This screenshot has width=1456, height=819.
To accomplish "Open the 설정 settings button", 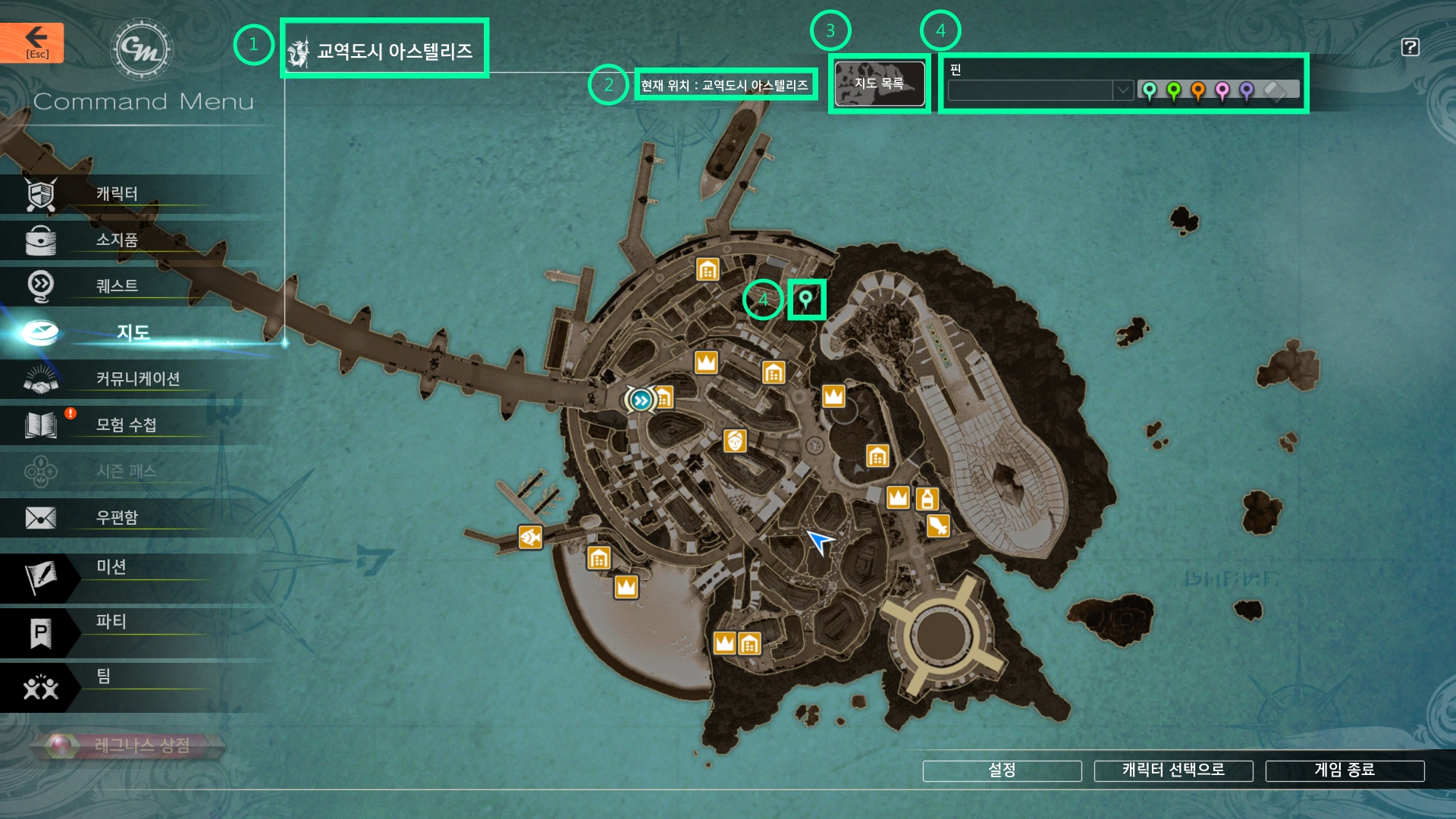I will point(1002,770).
